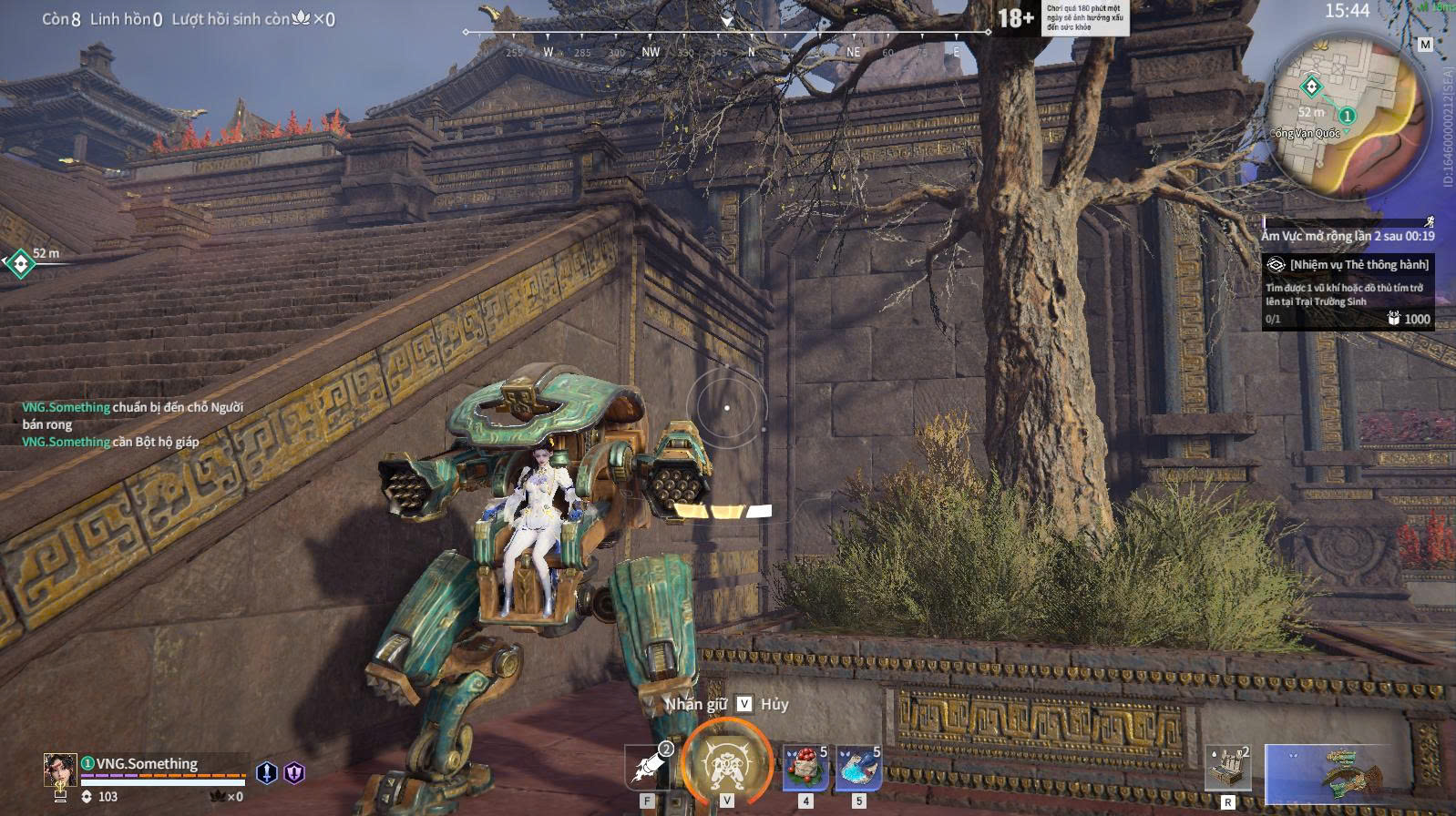Viewport: 1456px width, 816px height.
Task: Select the repair kit crate slot
Action: click(1227, 768)
